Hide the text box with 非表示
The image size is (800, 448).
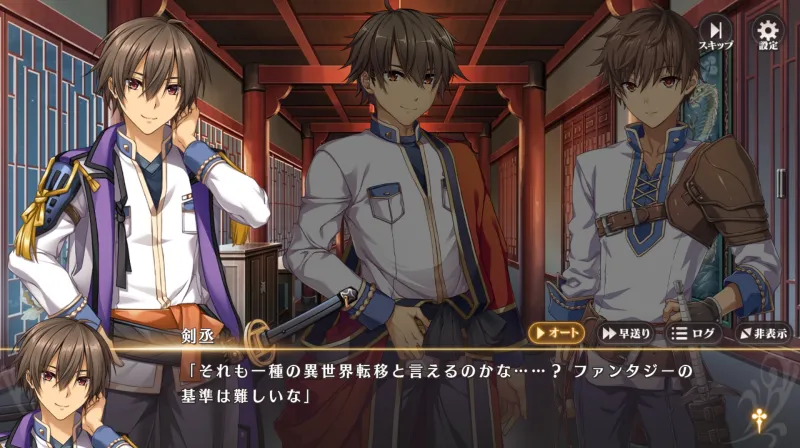765,333
